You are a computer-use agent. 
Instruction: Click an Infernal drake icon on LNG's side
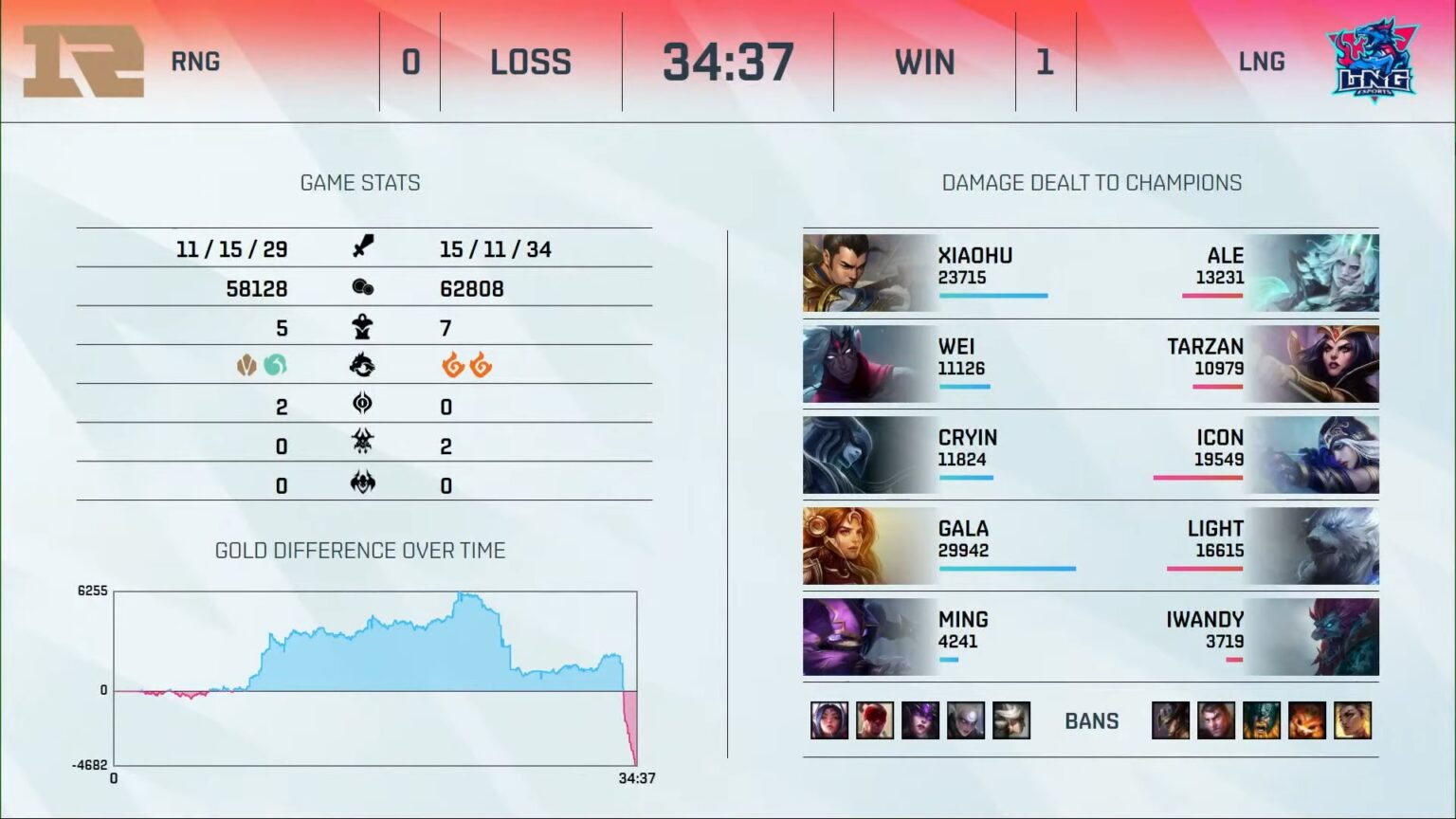(x=453, y=364)
